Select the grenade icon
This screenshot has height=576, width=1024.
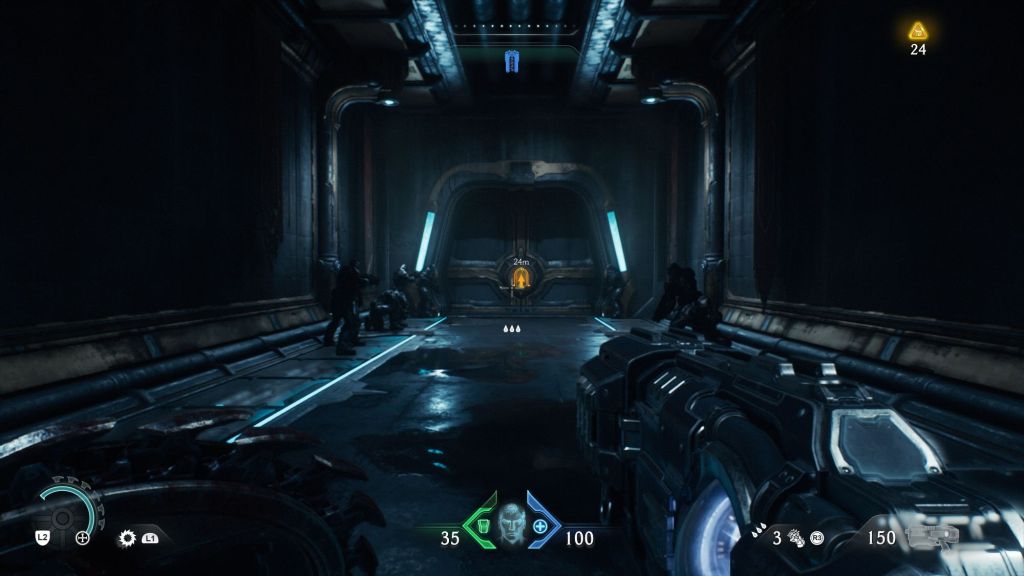coord(797,538)
